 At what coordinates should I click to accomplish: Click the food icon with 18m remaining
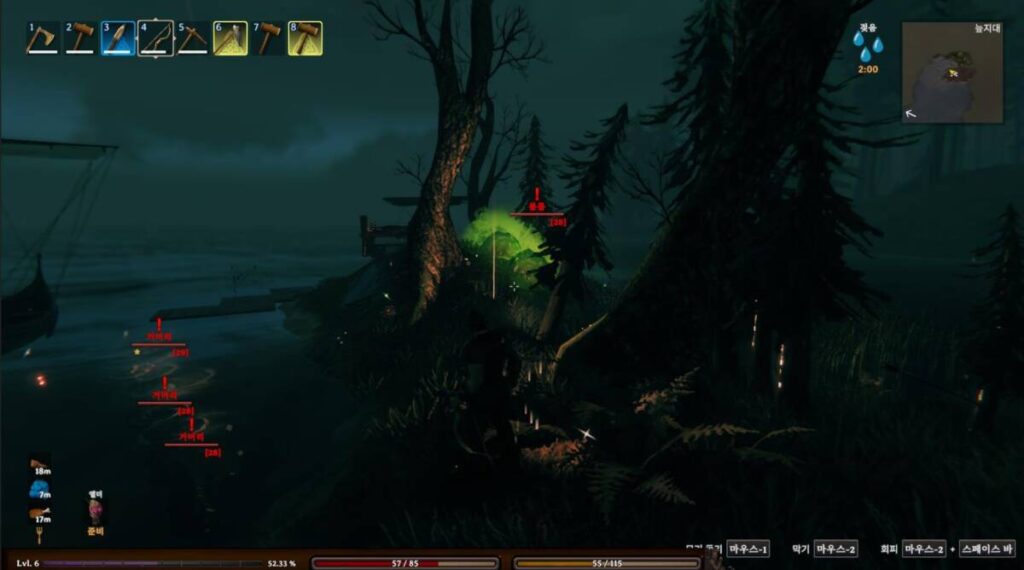(x=41, y=464)
